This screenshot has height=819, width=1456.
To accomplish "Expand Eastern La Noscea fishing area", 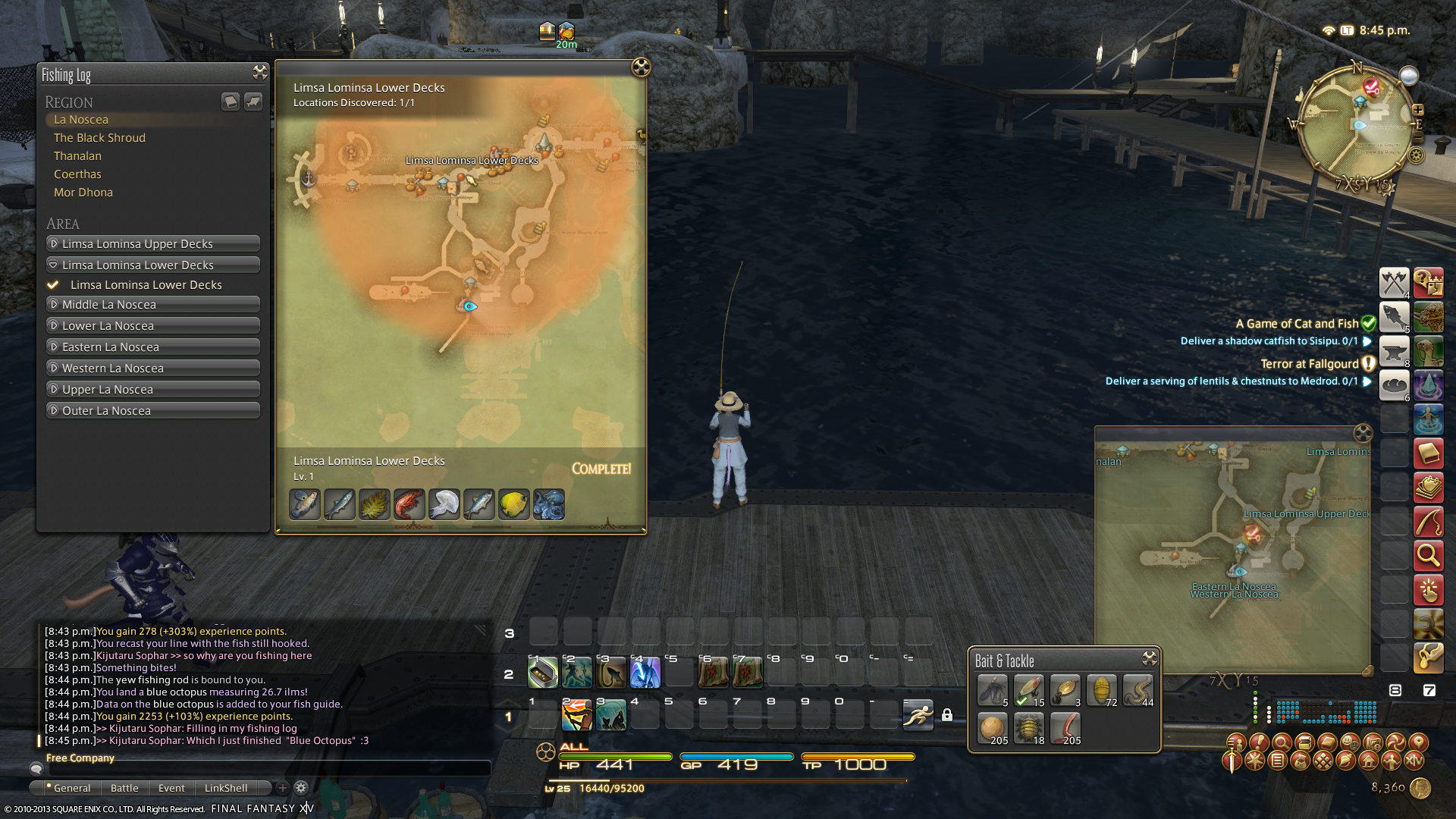I will coord(153,347).
